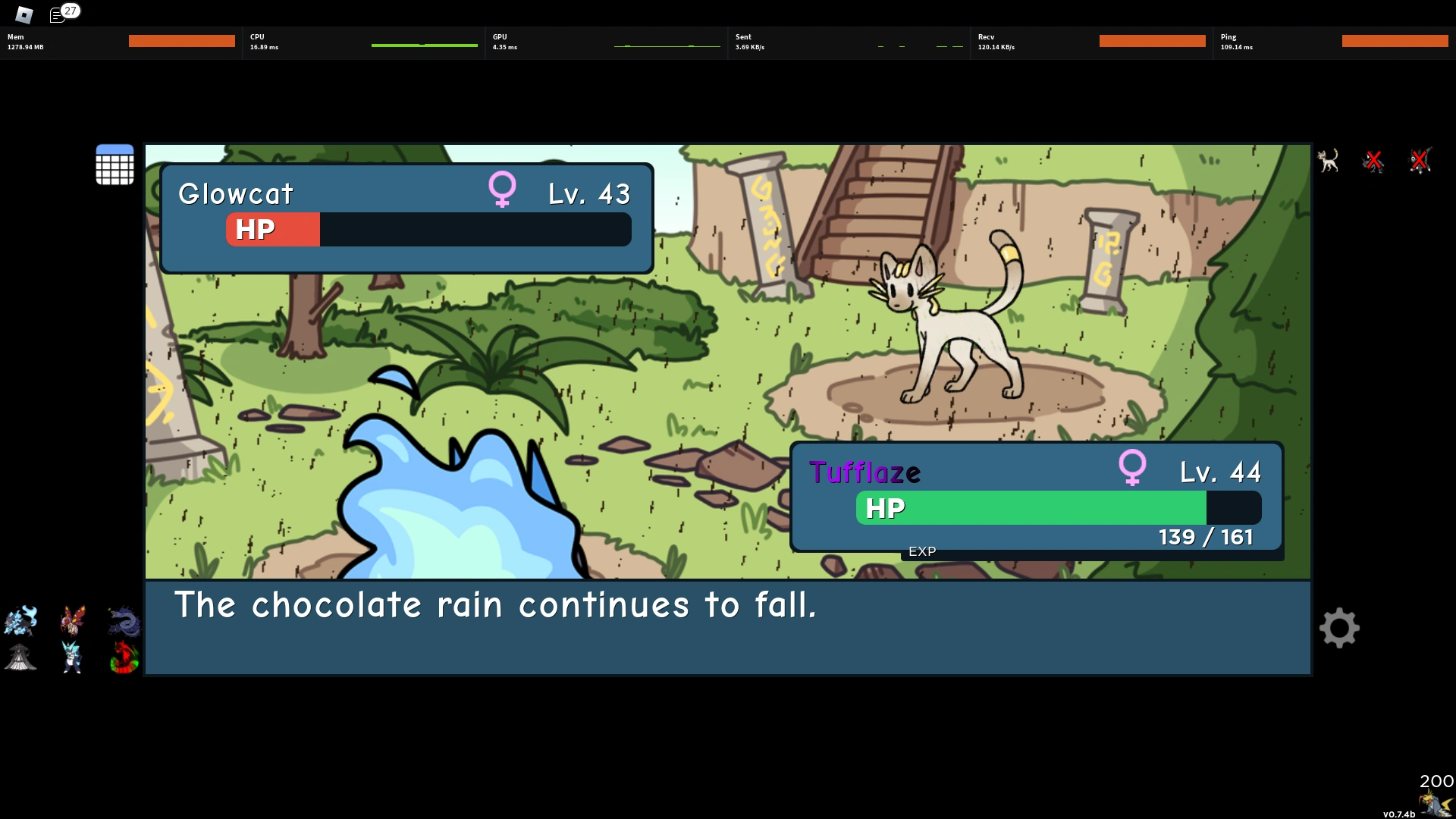Advance the chocolate rain dialogue text box
This screenshot has width=1456, height=819.
point(726,628)
